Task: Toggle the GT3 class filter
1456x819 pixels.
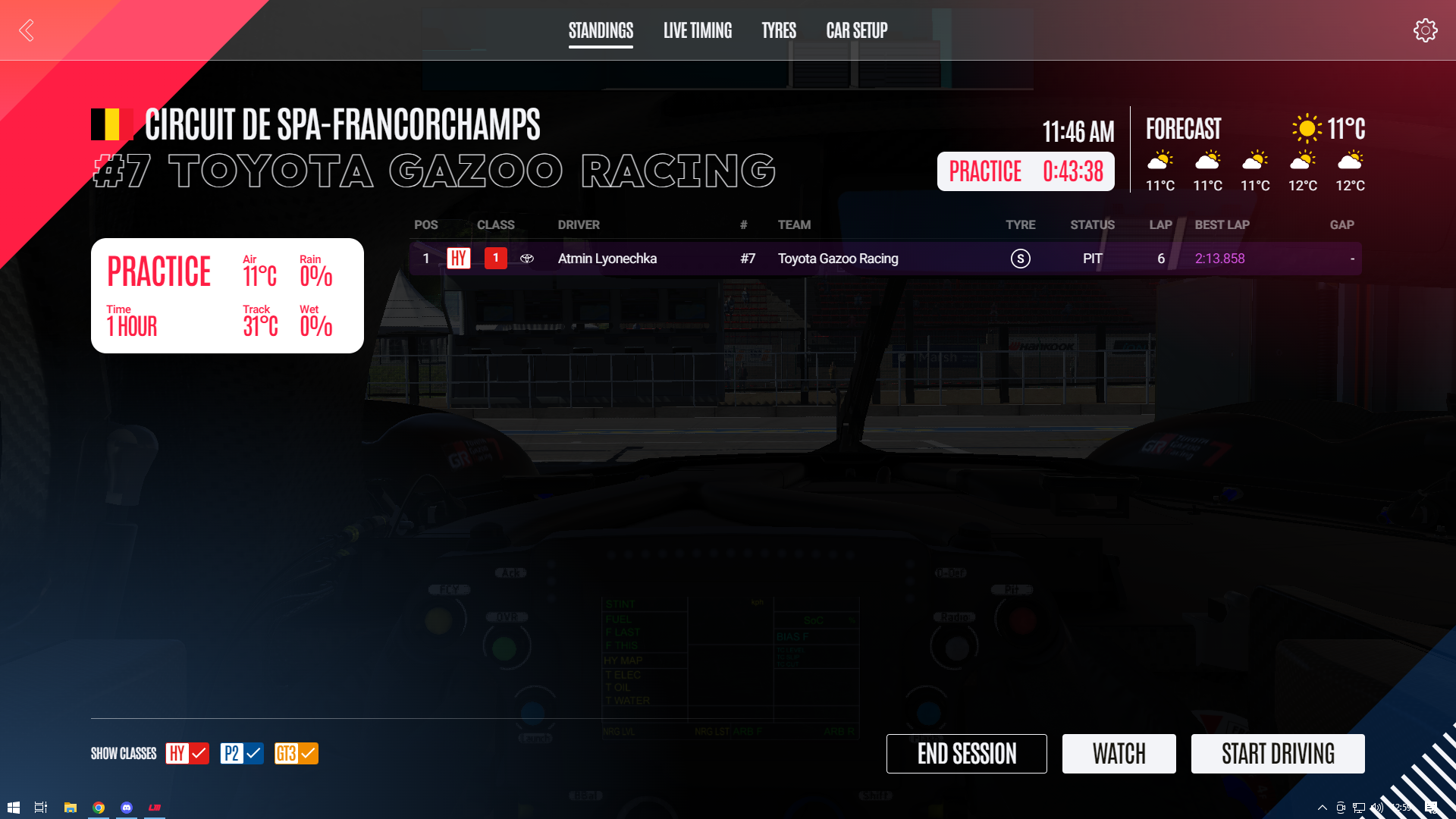Action: coord(297,753)
